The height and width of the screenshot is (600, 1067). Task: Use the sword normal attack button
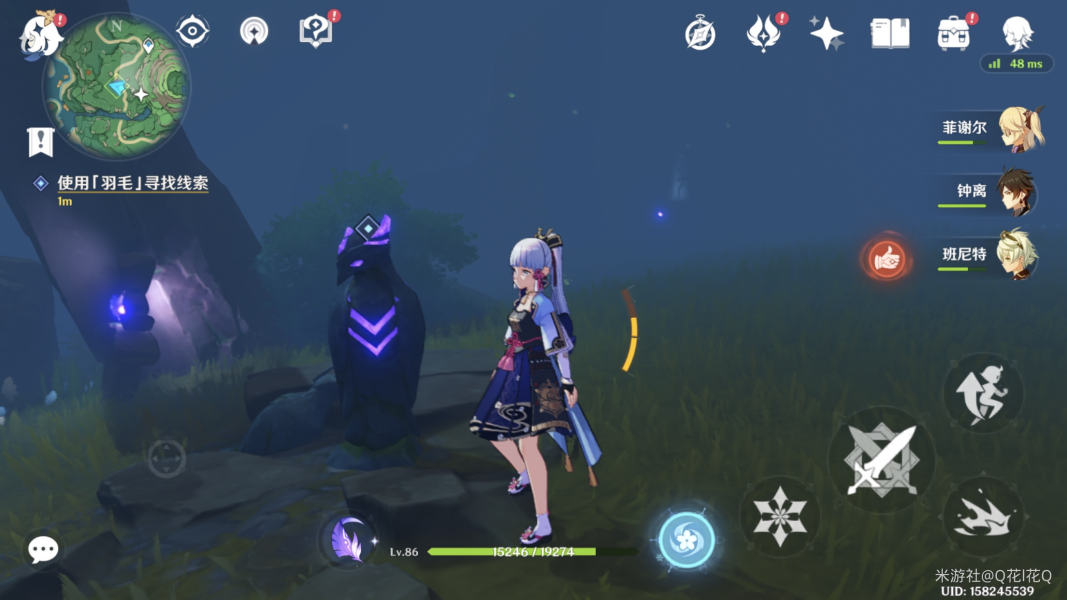point(881,459)
